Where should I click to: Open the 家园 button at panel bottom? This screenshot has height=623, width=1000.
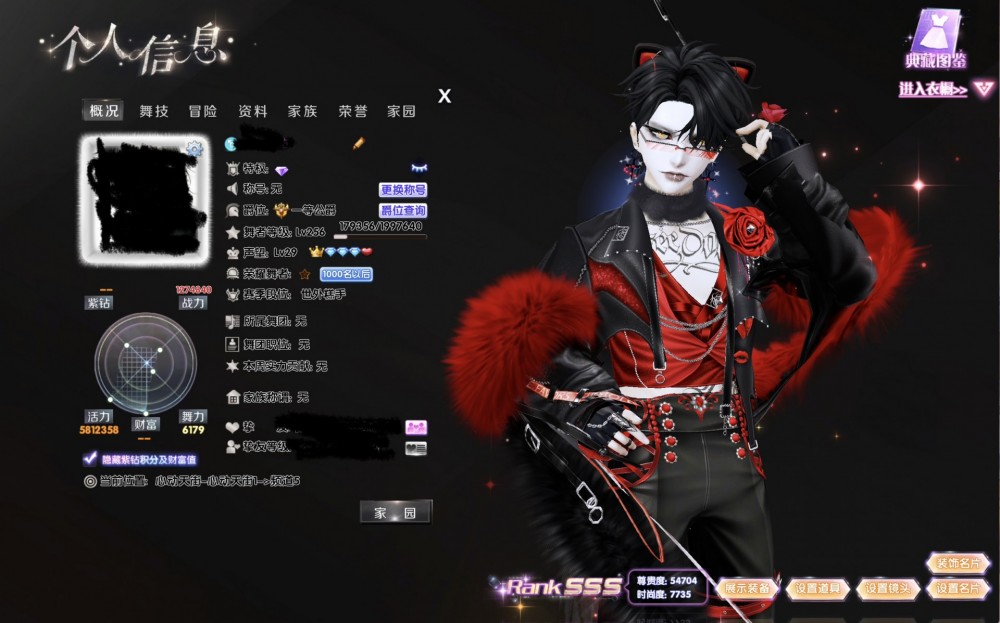(x=395, y=512)
